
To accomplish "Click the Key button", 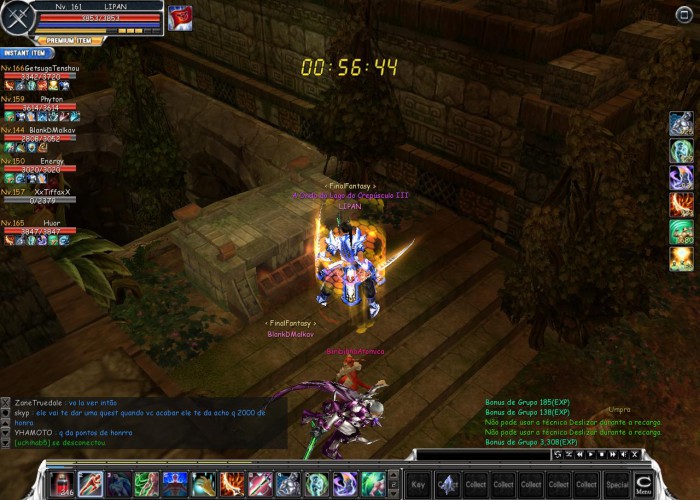I will click(418, 484).
